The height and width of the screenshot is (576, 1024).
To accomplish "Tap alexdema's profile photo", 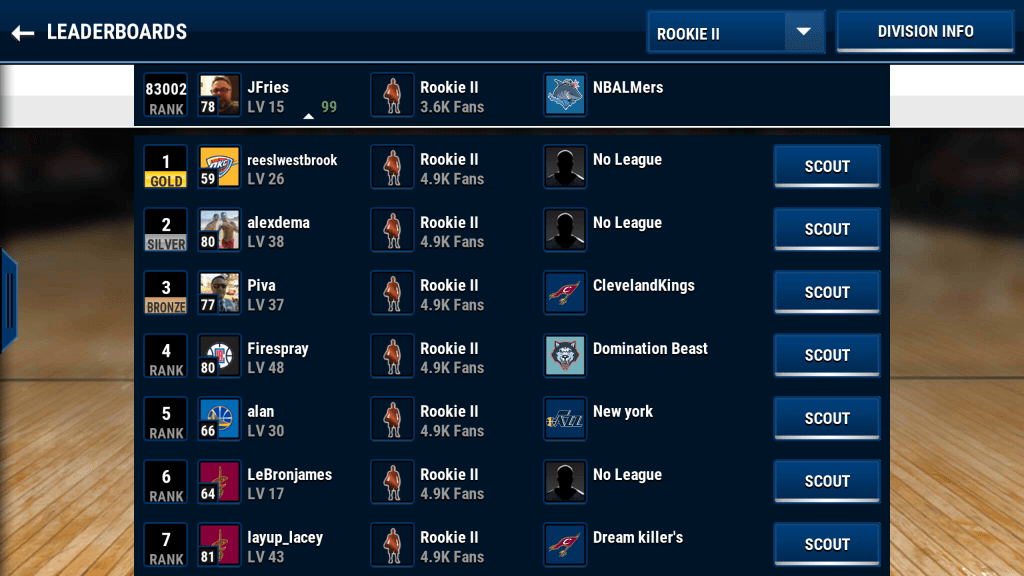I will coord(219,231).
